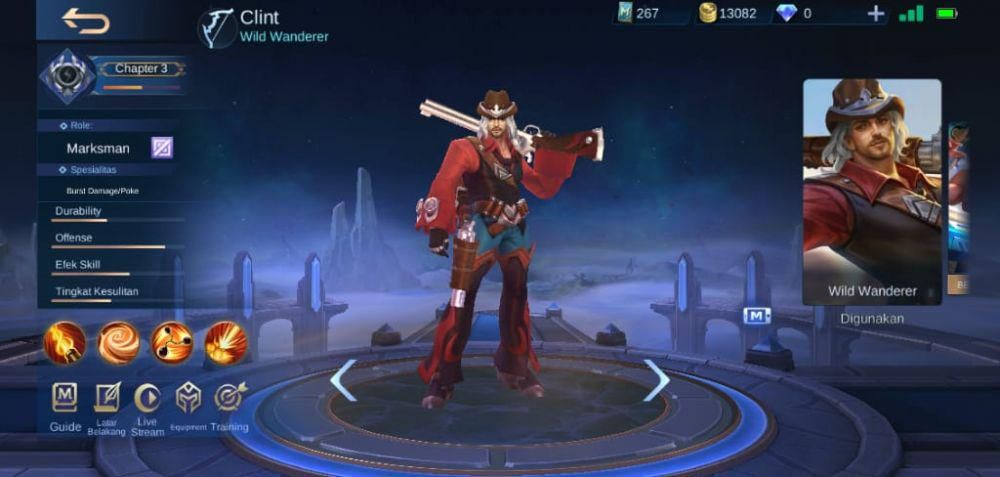
Task: Open the hero Guide
Action: point(65,398)
